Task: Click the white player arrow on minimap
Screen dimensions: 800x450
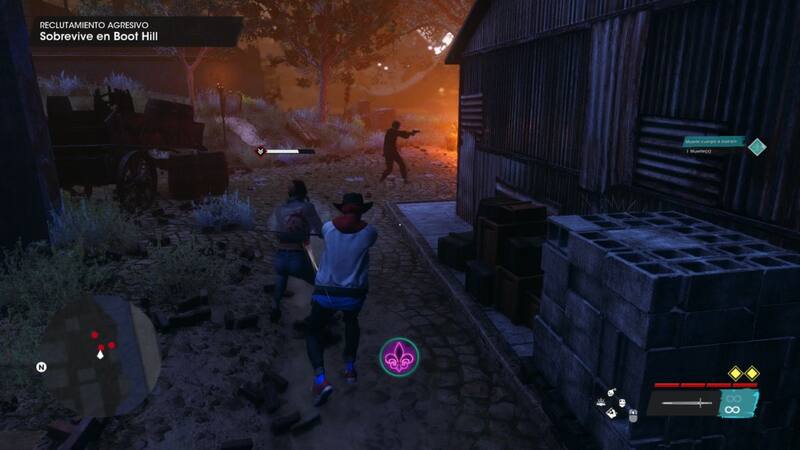Action: coord(101,354)
